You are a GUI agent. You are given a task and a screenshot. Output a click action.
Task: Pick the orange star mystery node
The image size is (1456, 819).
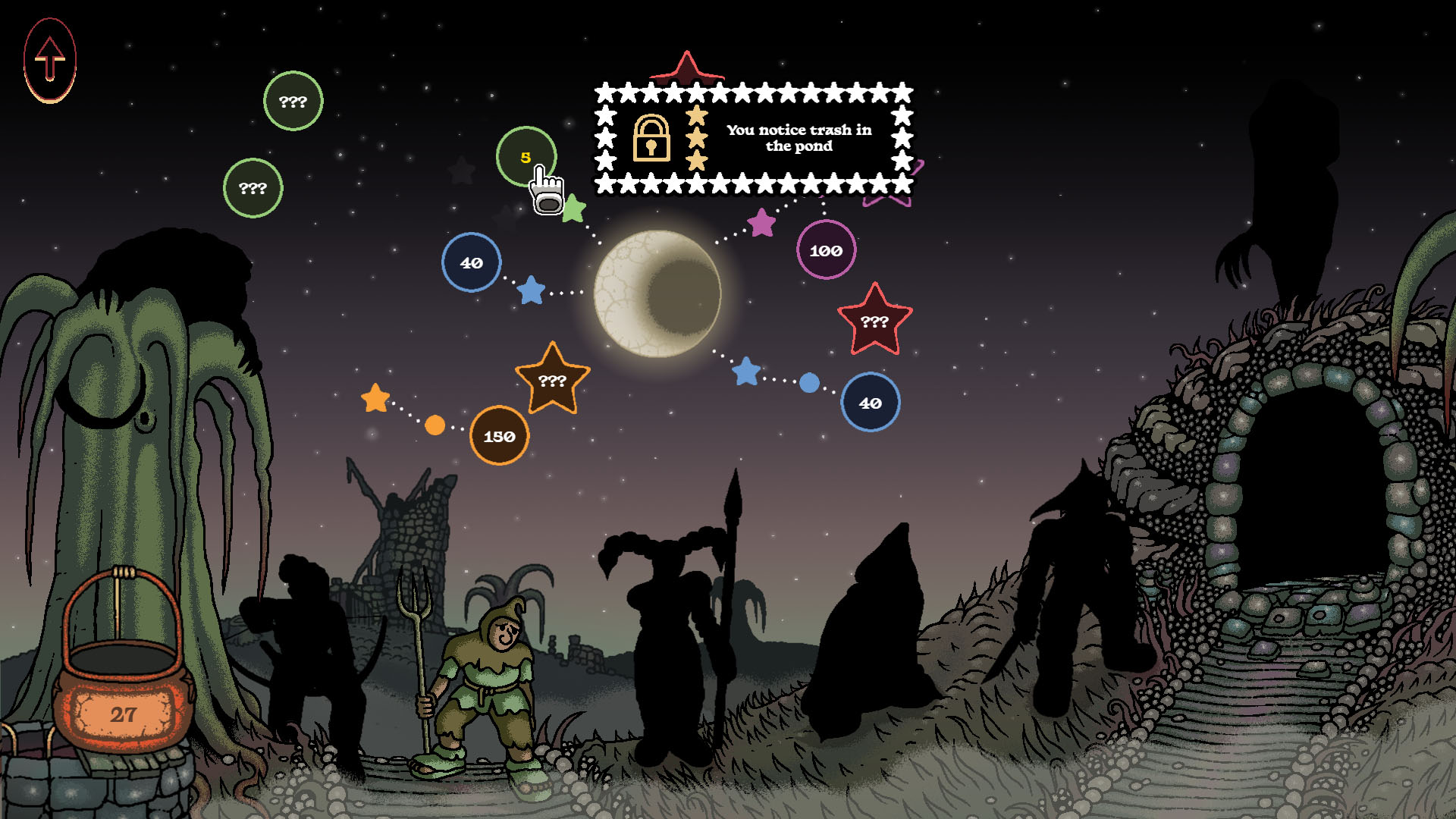pos(552,380)
